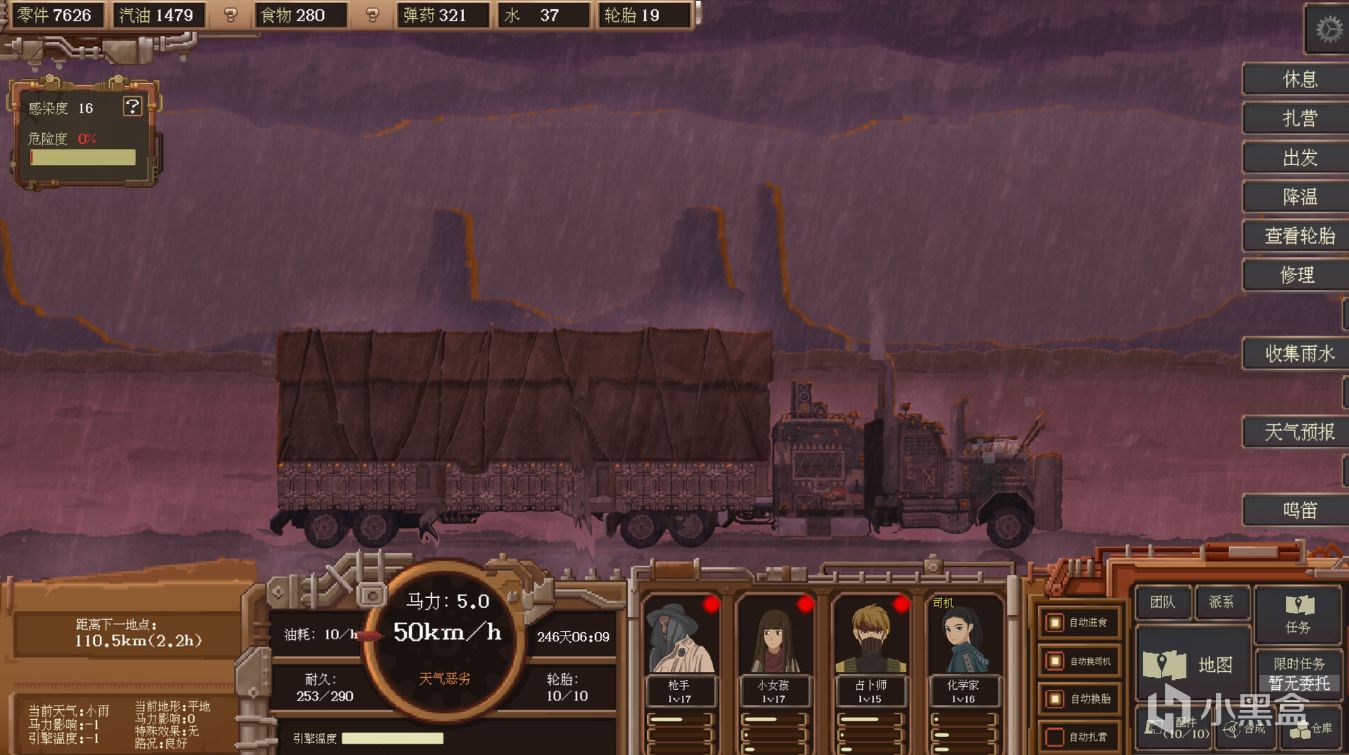
Task: Choose the 休息 (Rest) action
Action: [1299, 79]
